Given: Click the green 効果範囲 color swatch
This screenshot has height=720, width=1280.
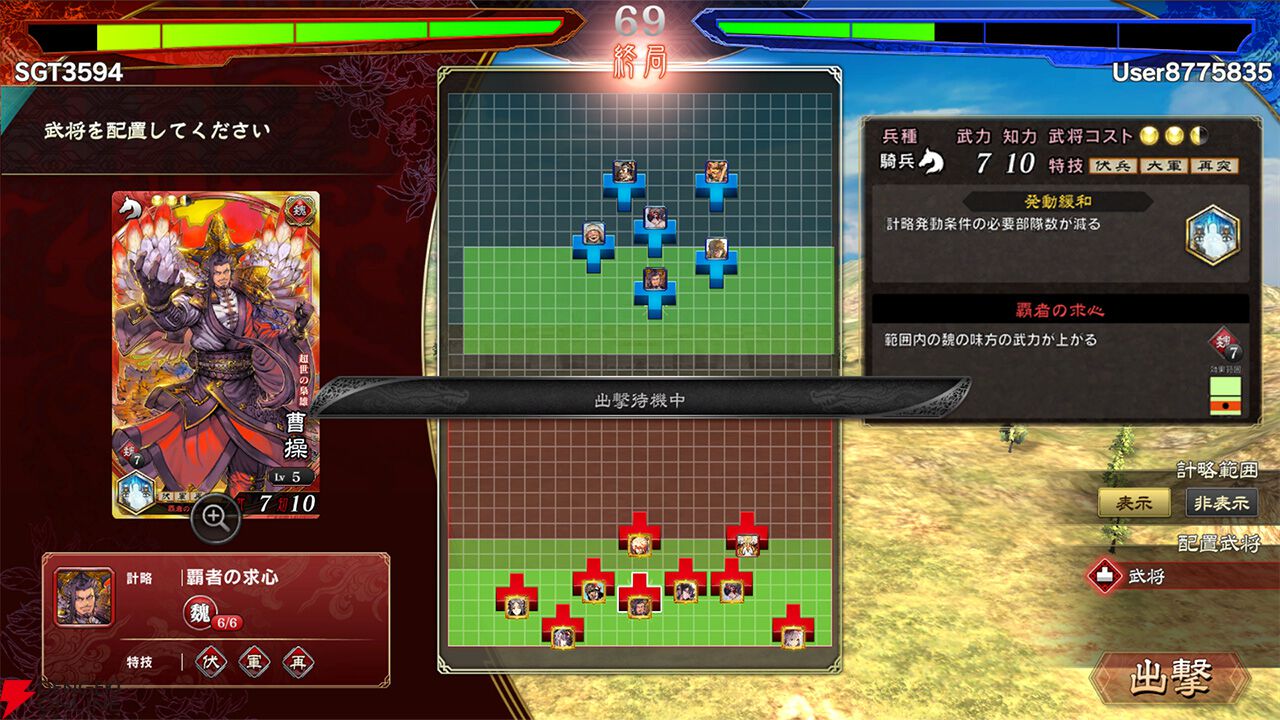Looking at the screenshot, I should coord(1224,386).
